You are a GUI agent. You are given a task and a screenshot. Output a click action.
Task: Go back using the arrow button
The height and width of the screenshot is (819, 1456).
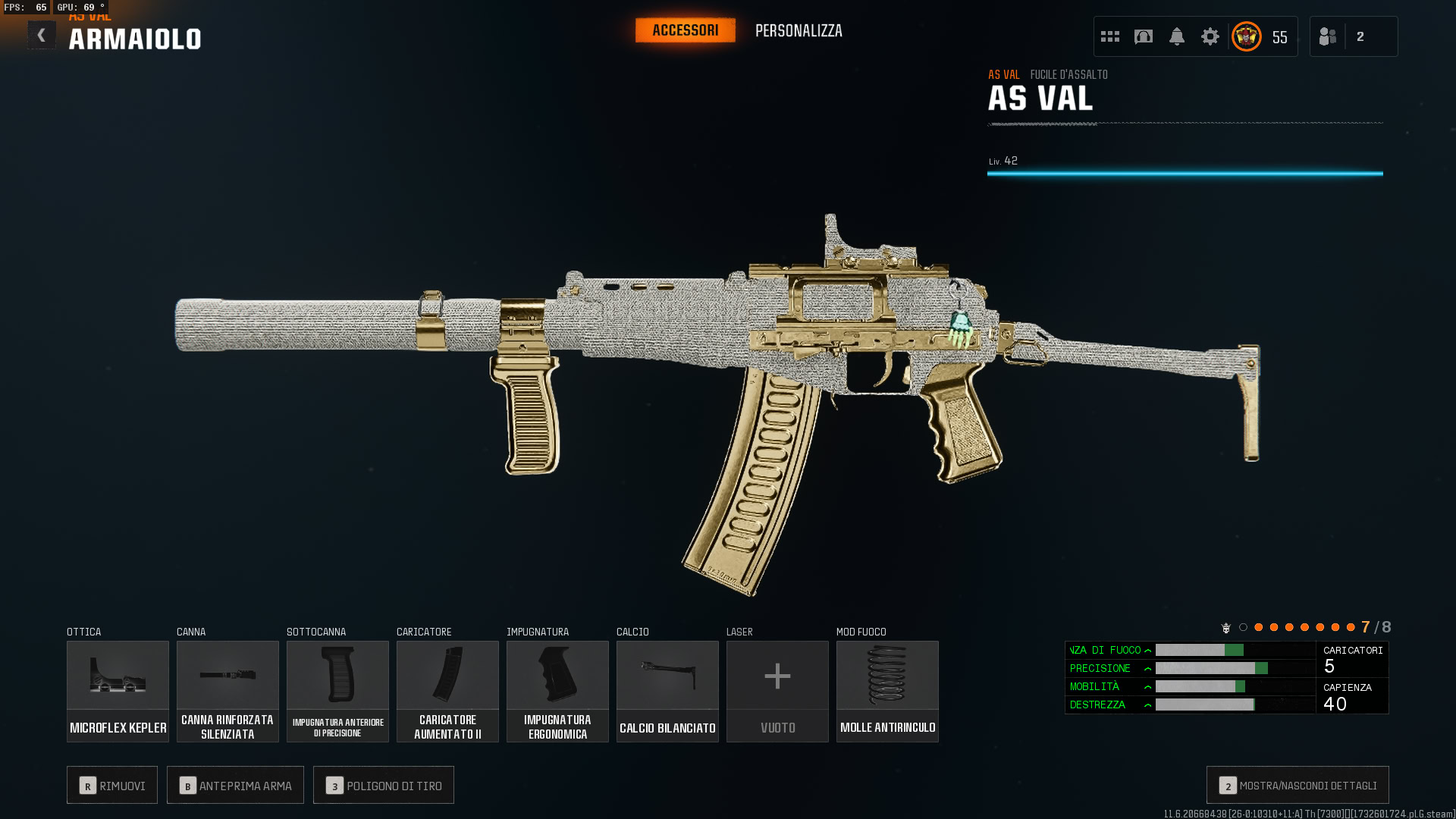coord(42,35)
